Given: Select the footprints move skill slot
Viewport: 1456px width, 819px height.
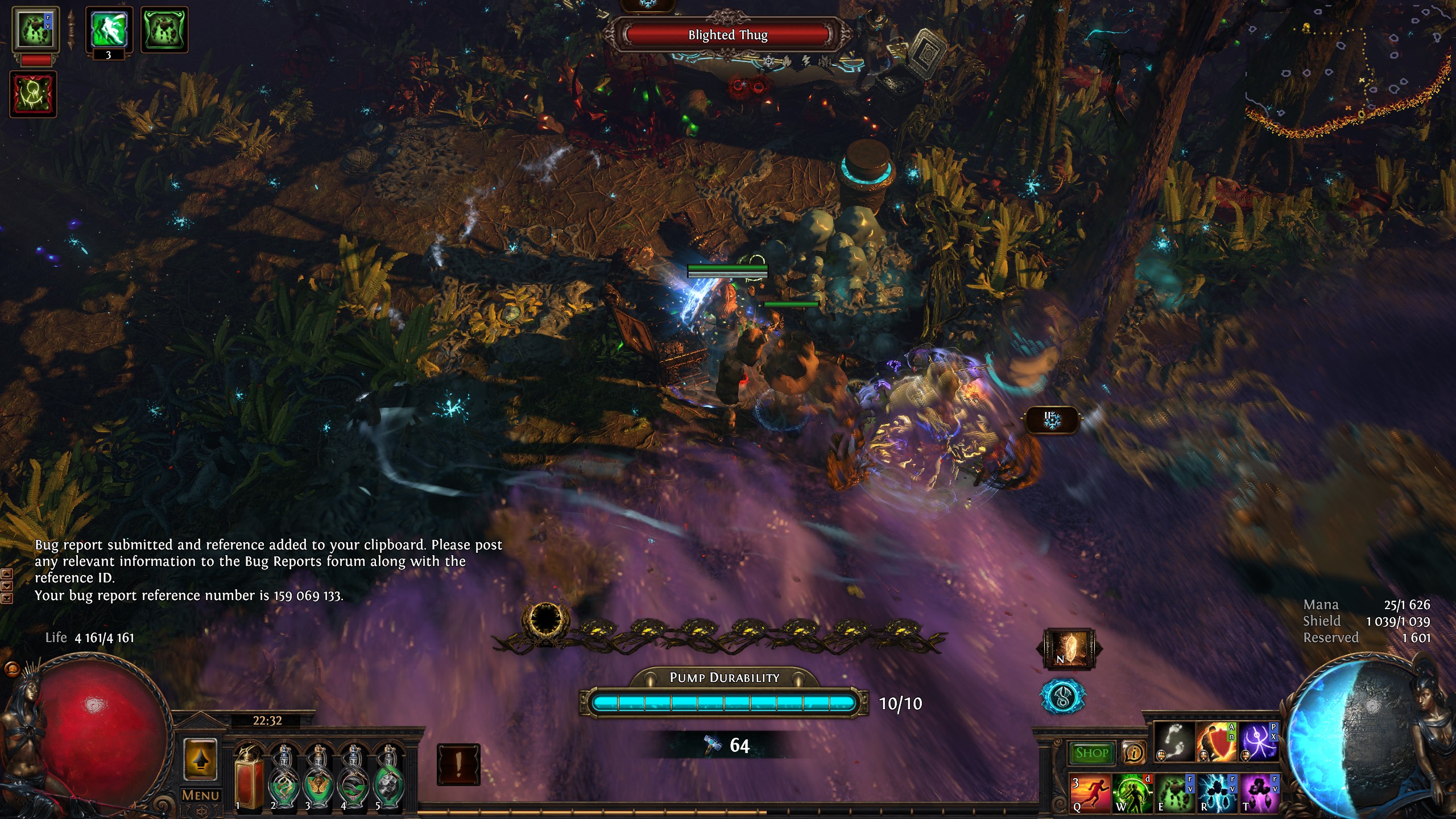Looking at the screenshot, I should point(1174,742).
